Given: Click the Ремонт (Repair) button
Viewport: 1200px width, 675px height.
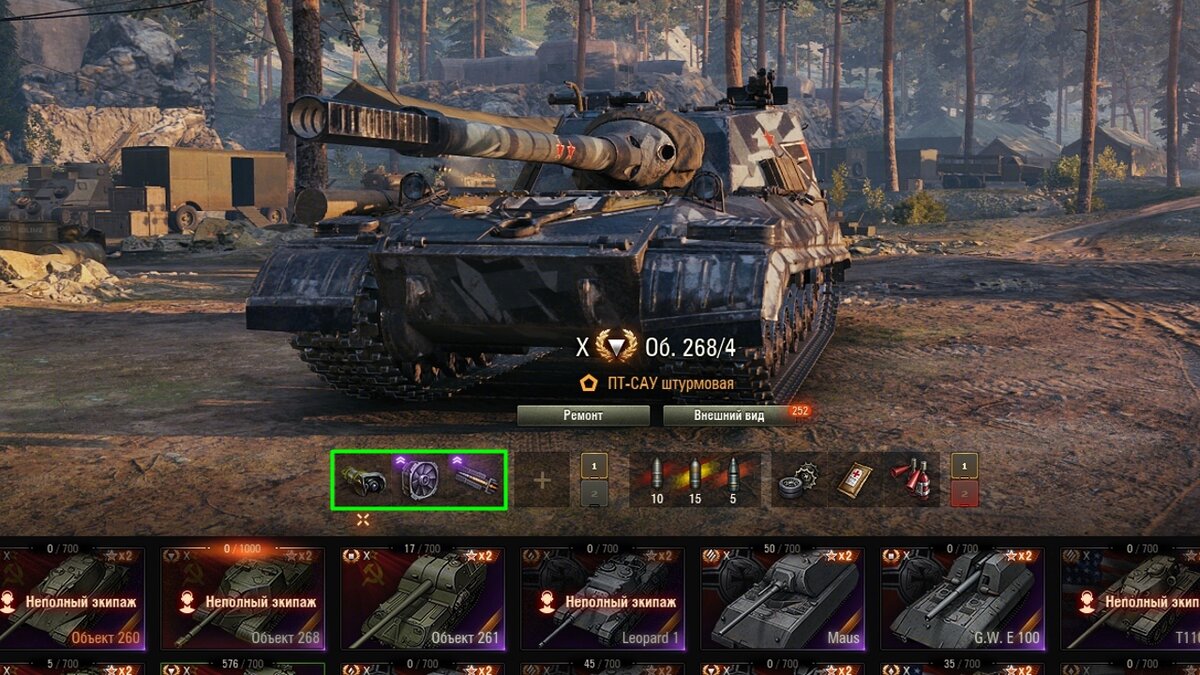Looking at the screenshot, I should (583, 416).
